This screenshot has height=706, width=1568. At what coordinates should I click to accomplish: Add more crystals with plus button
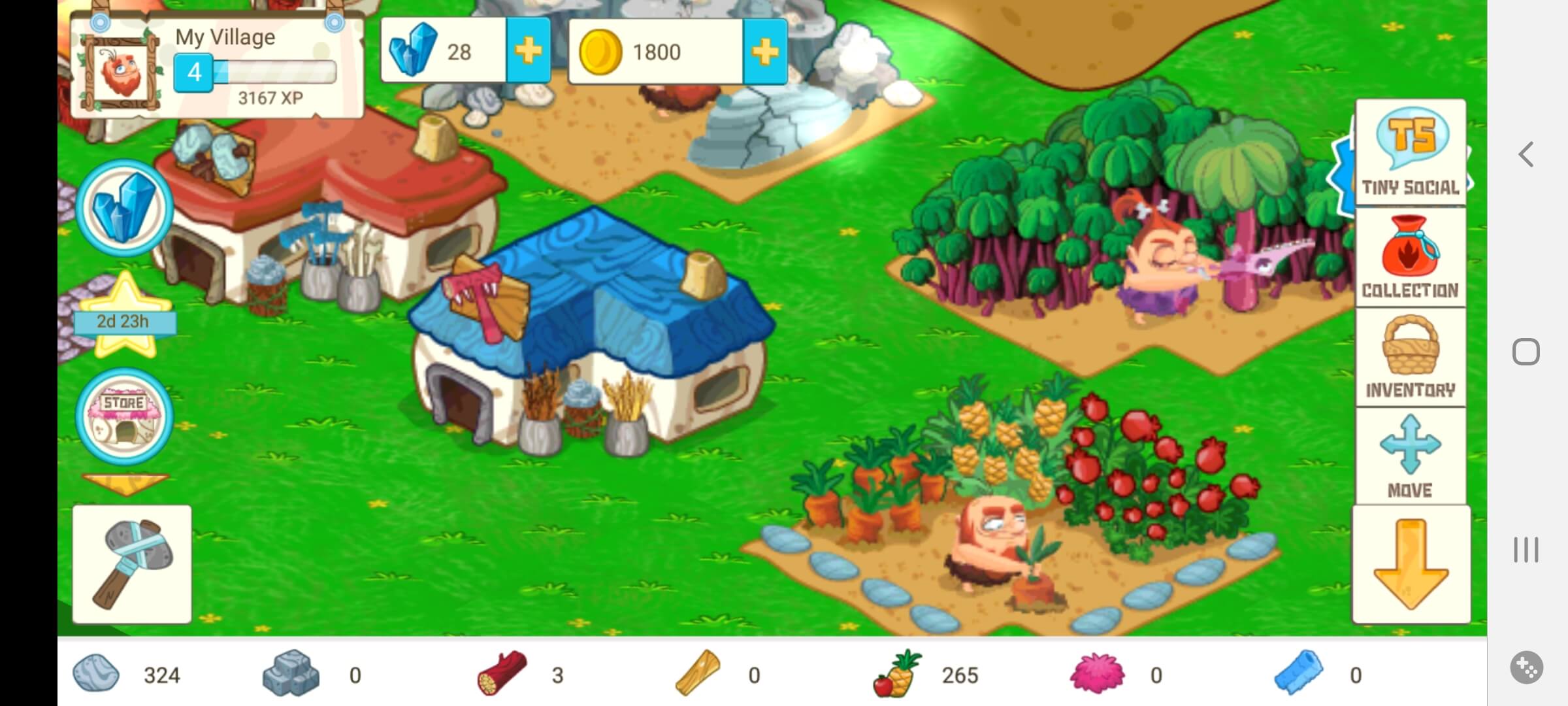(528, 51)
